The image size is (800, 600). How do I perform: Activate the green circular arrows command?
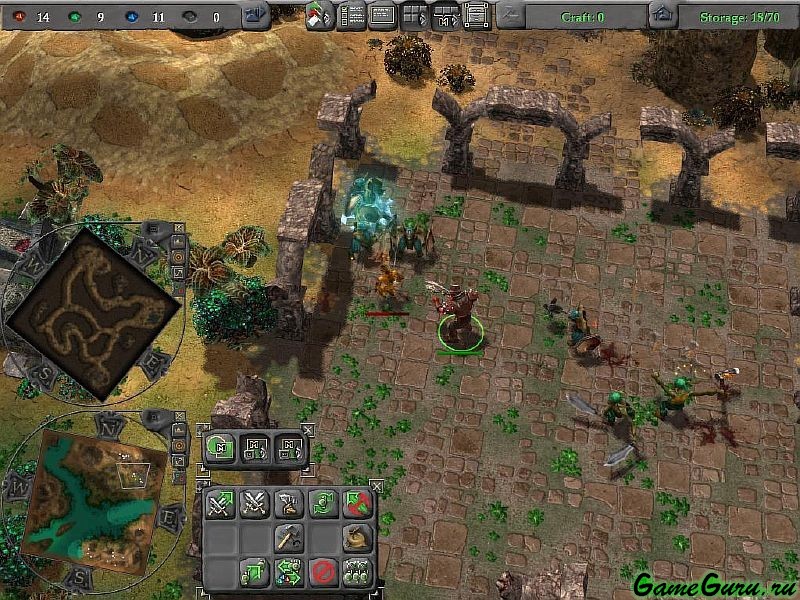coord(322,504)
